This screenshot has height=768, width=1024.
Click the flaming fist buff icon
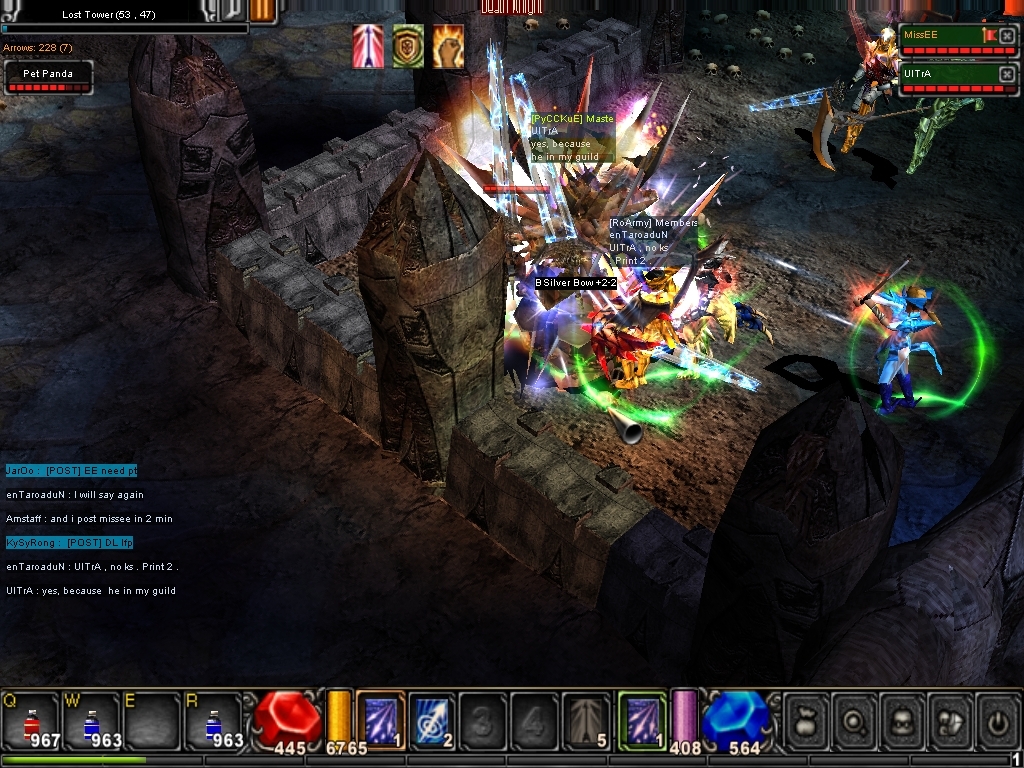tap(448, 47)
